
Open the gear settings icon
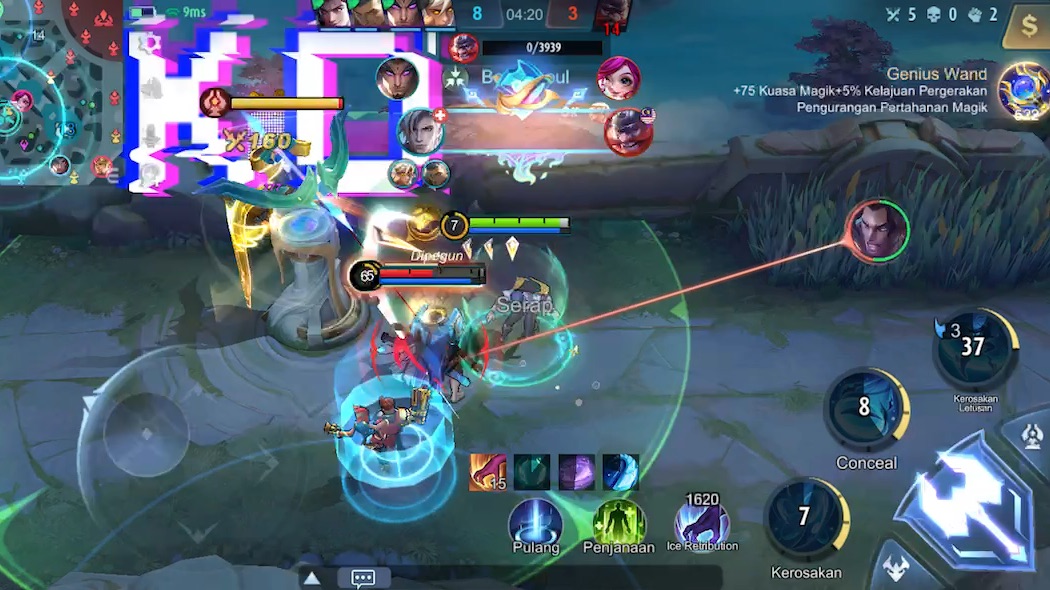click(x=150, y=42)
